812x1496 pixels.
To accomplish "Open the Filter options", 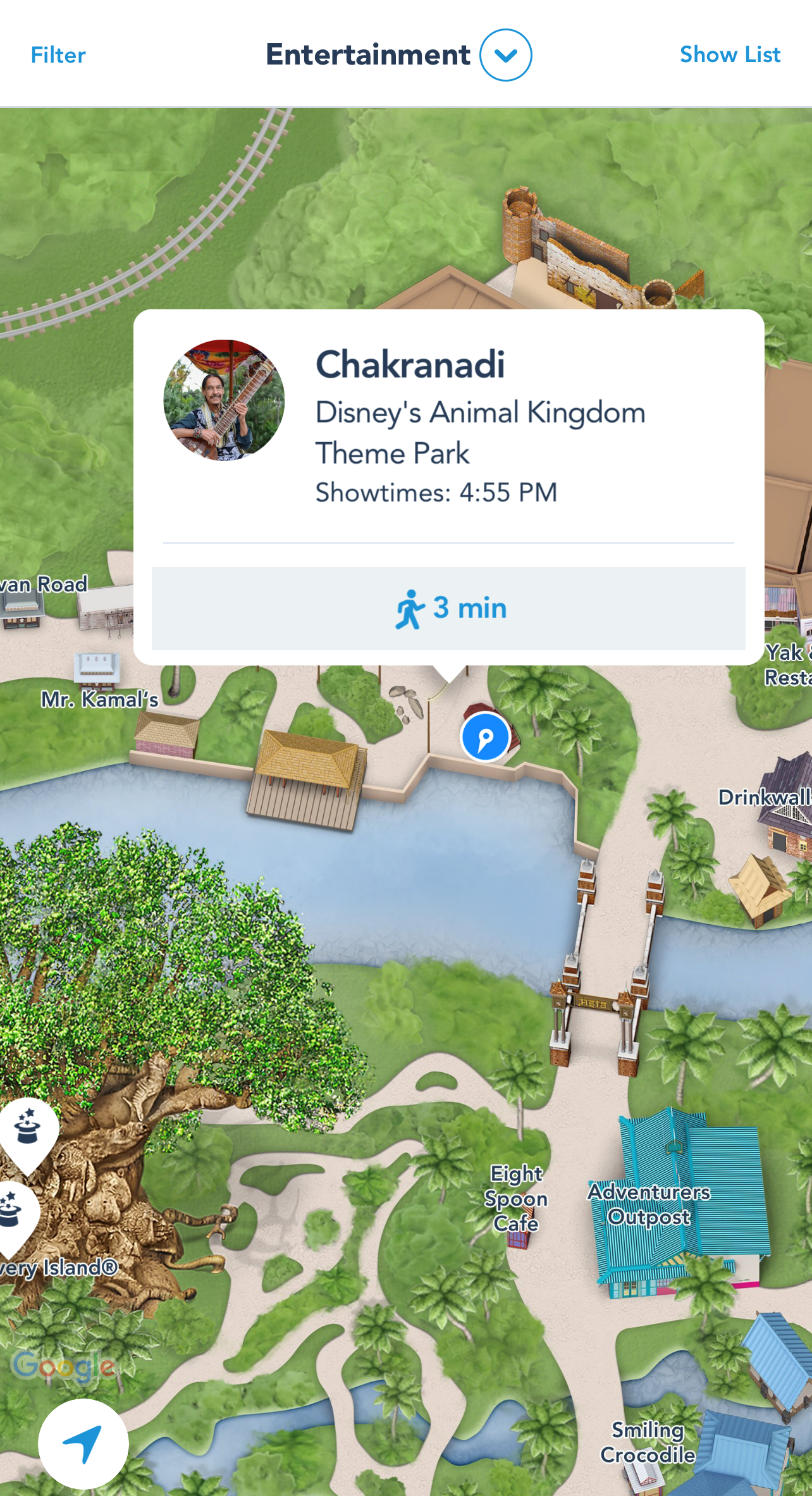I will click(x=58, y=55).
